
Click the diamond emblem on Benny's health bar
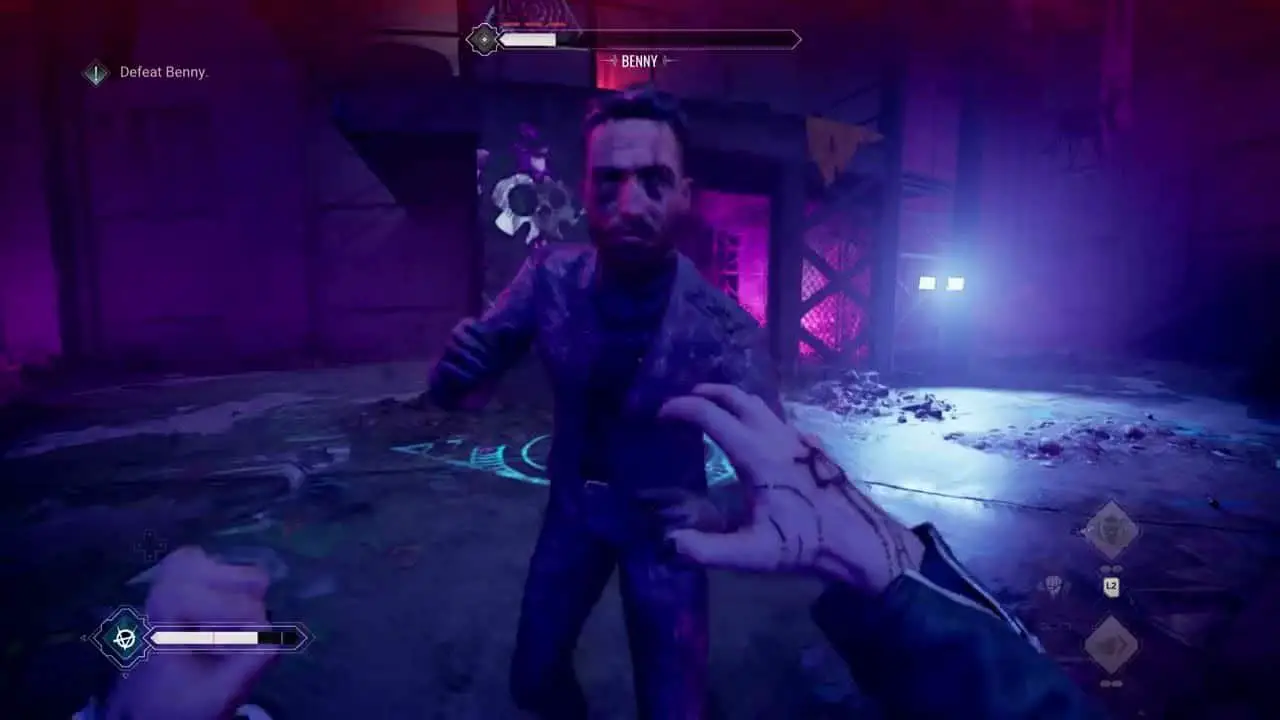(485, 40)
